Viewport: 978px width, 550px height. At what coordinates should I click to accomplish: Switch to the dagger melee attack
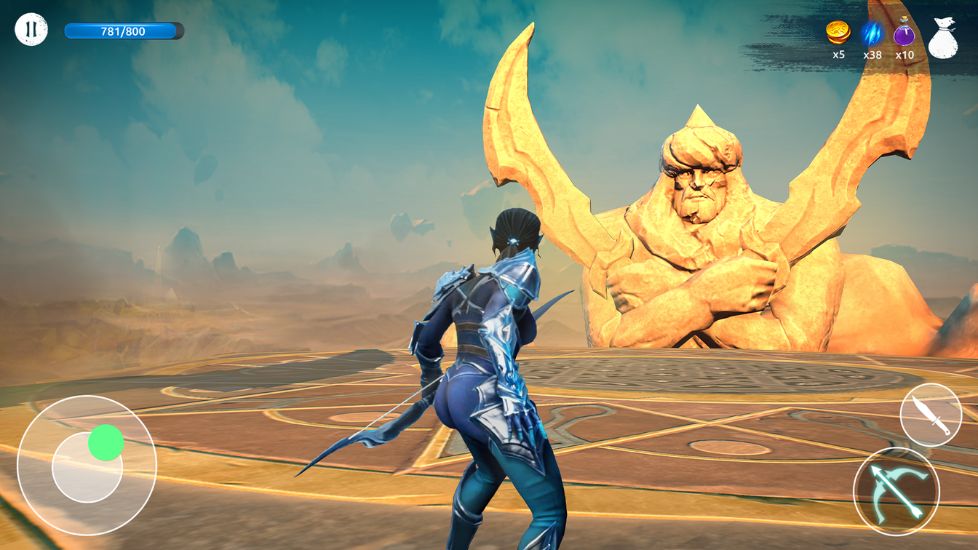pos(930,414)
